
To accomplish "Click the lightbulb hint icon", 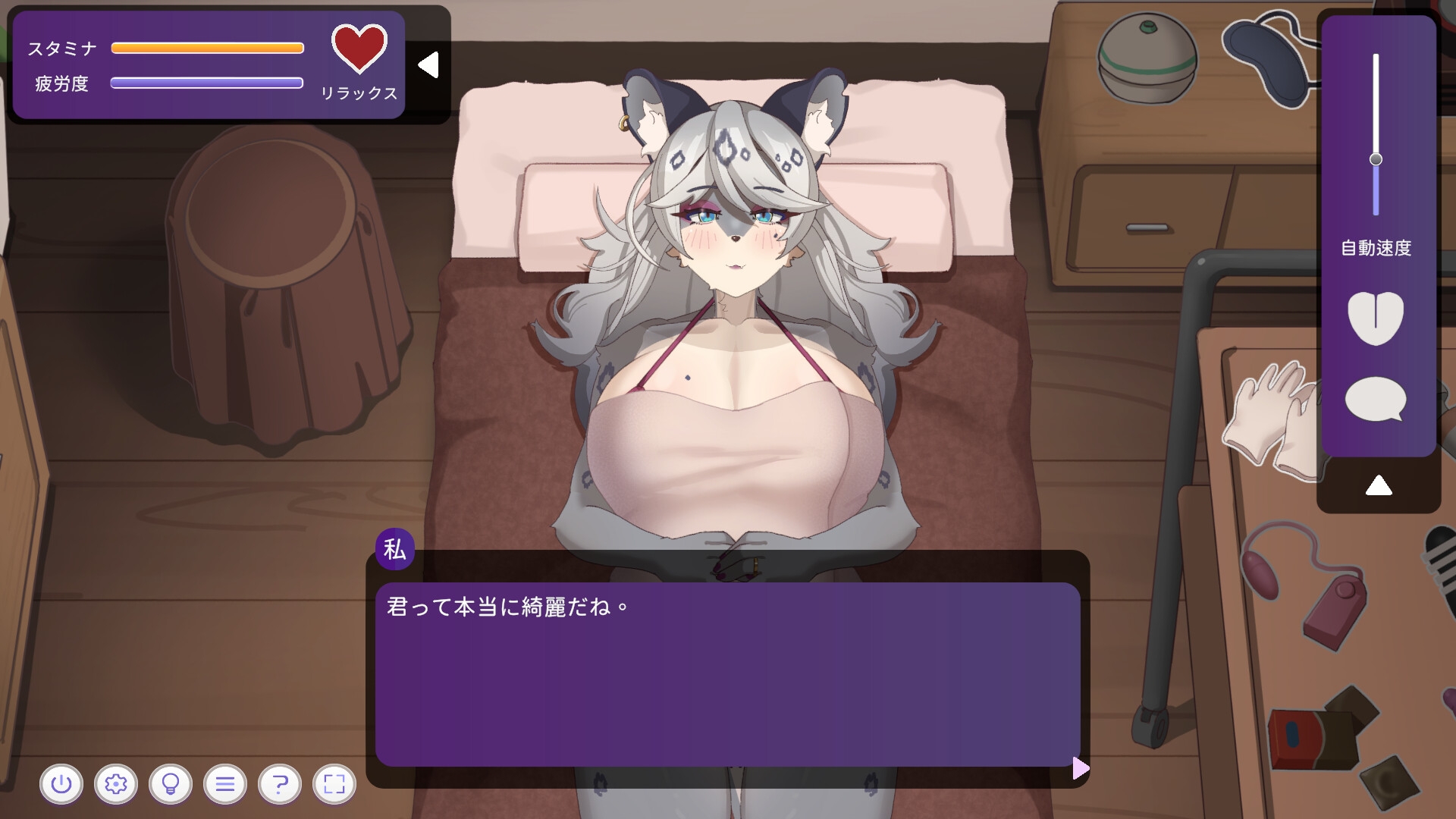I will click(x=171, y=784).
